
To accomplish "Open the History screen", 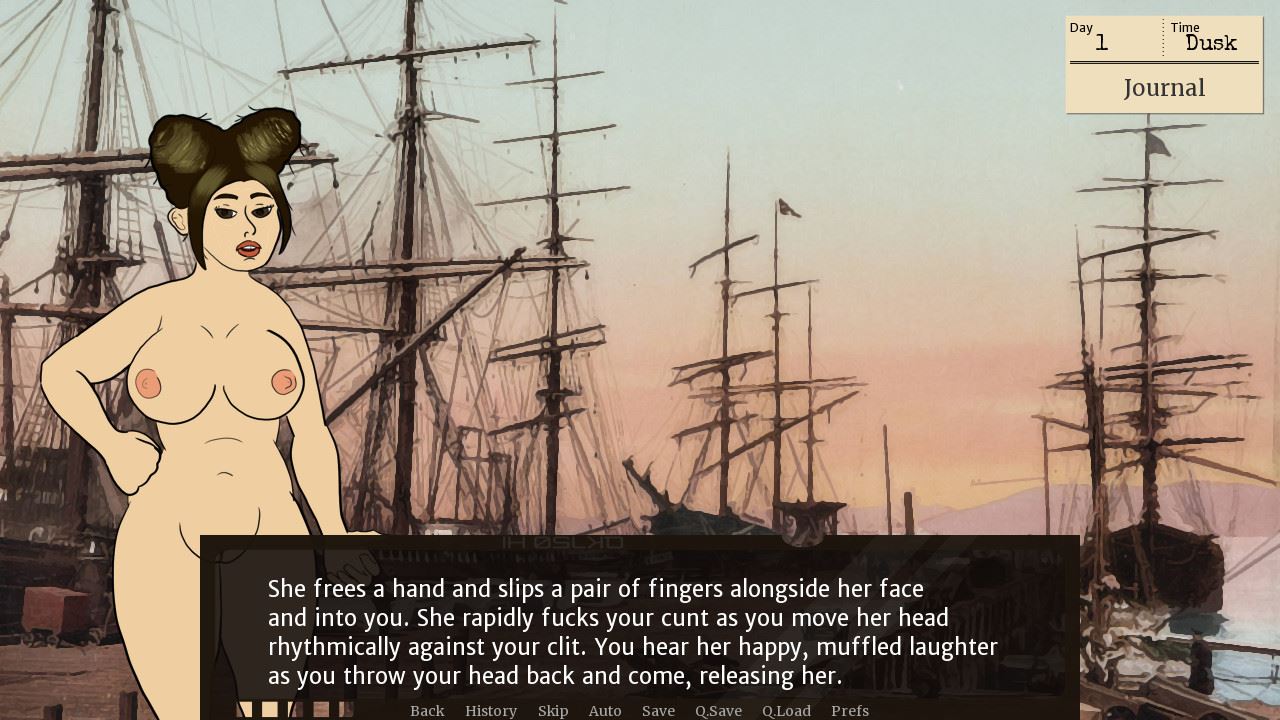I will (x=490, y=711).
